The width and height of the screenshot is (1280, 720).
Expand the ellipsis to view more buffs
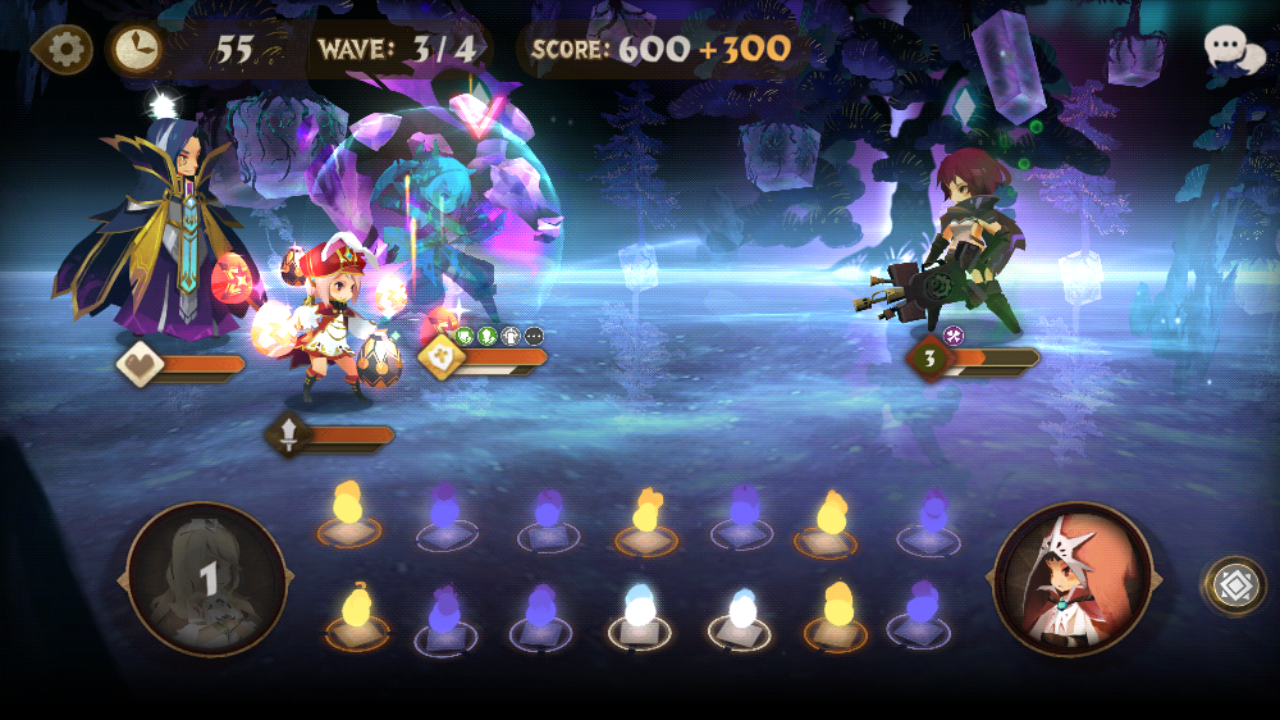tap(534, 336)
